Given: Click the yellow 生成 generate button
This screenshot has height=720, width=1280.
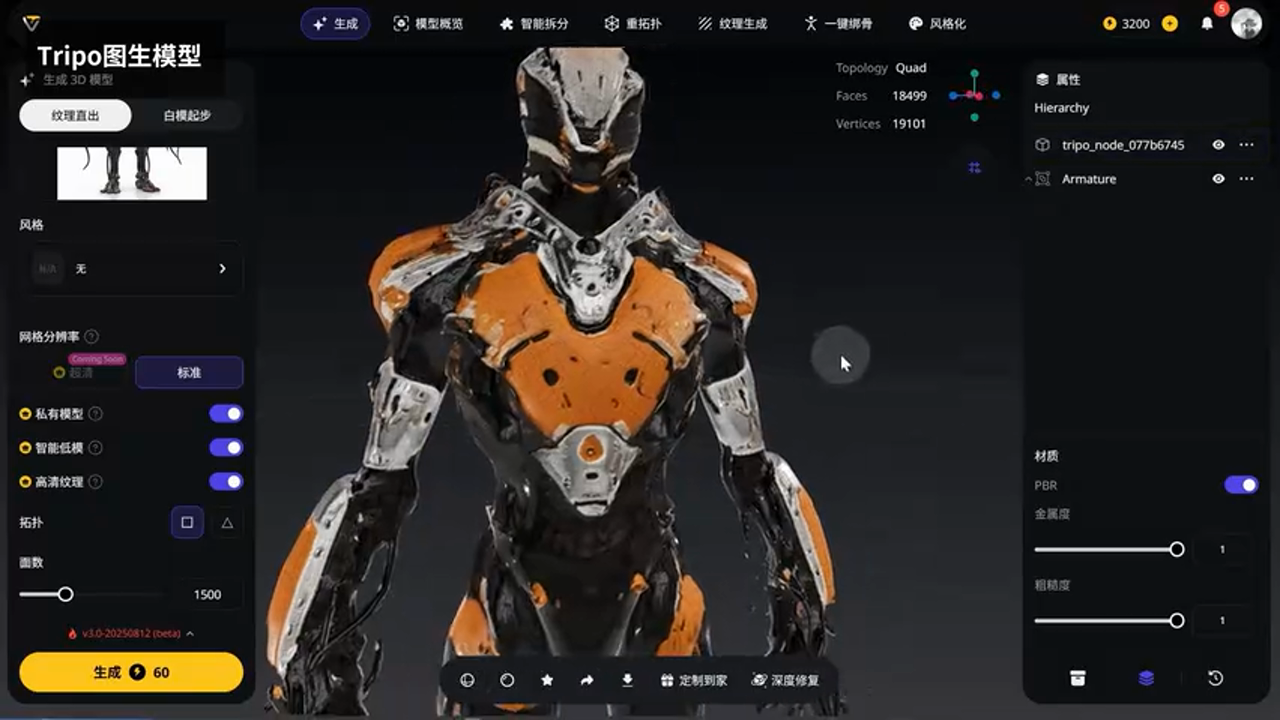Looking at the screenshot, I should tap(131, 672).
